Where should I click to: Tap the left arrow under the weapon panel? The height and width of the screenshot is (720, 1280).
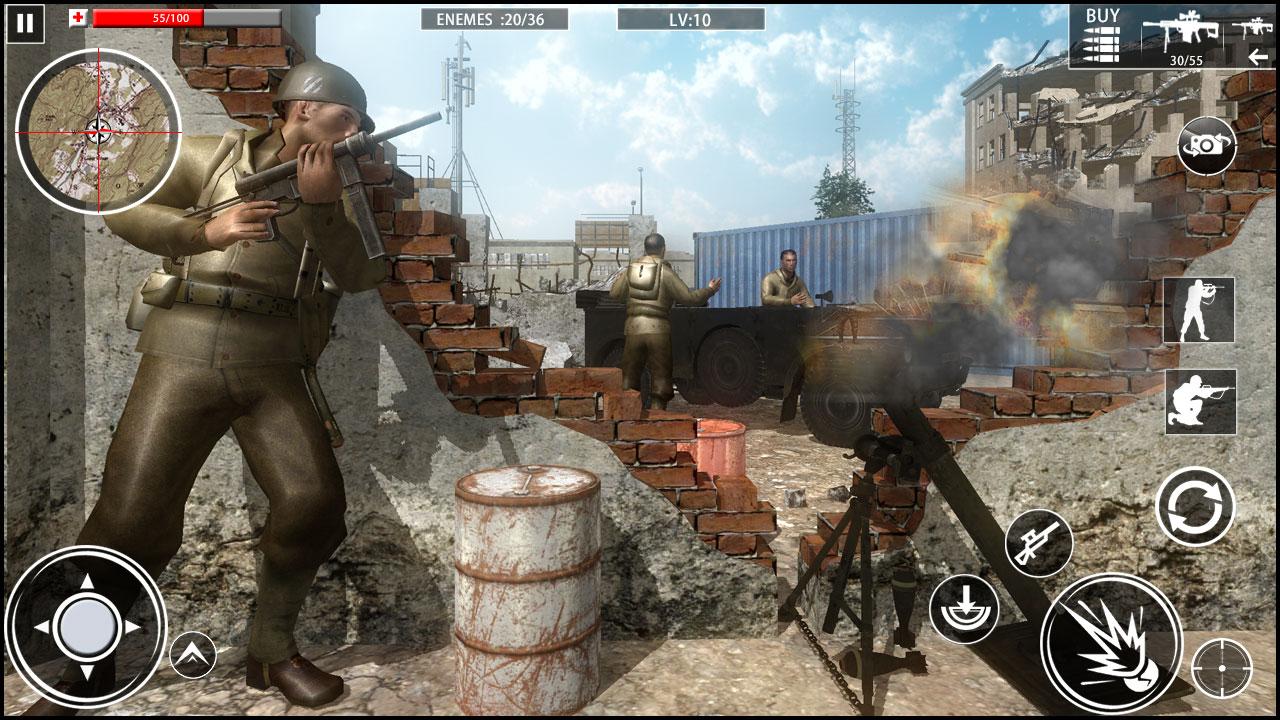point(1258,57)
